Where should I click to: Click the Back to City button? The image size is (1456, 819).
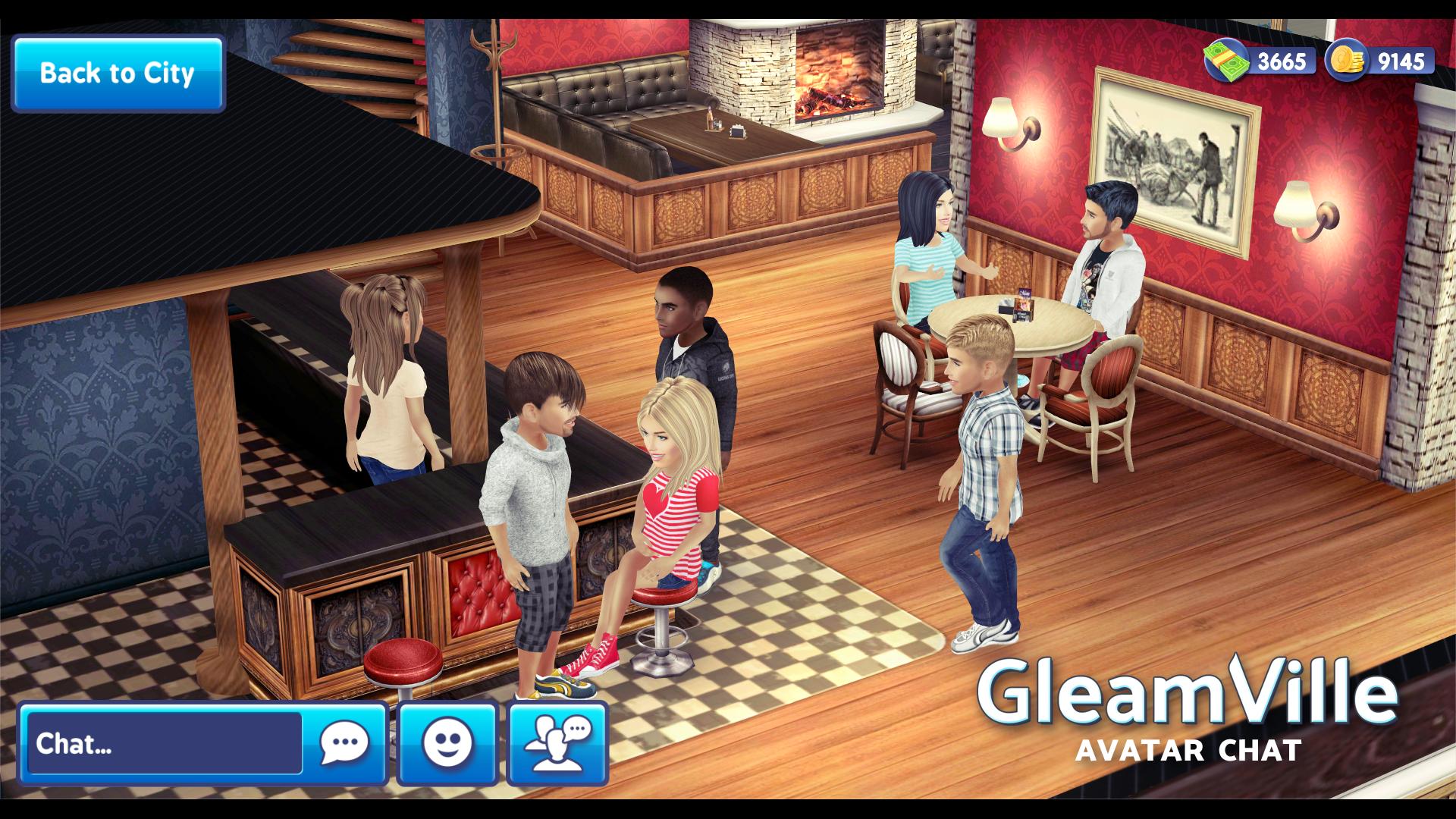point(118,73)
